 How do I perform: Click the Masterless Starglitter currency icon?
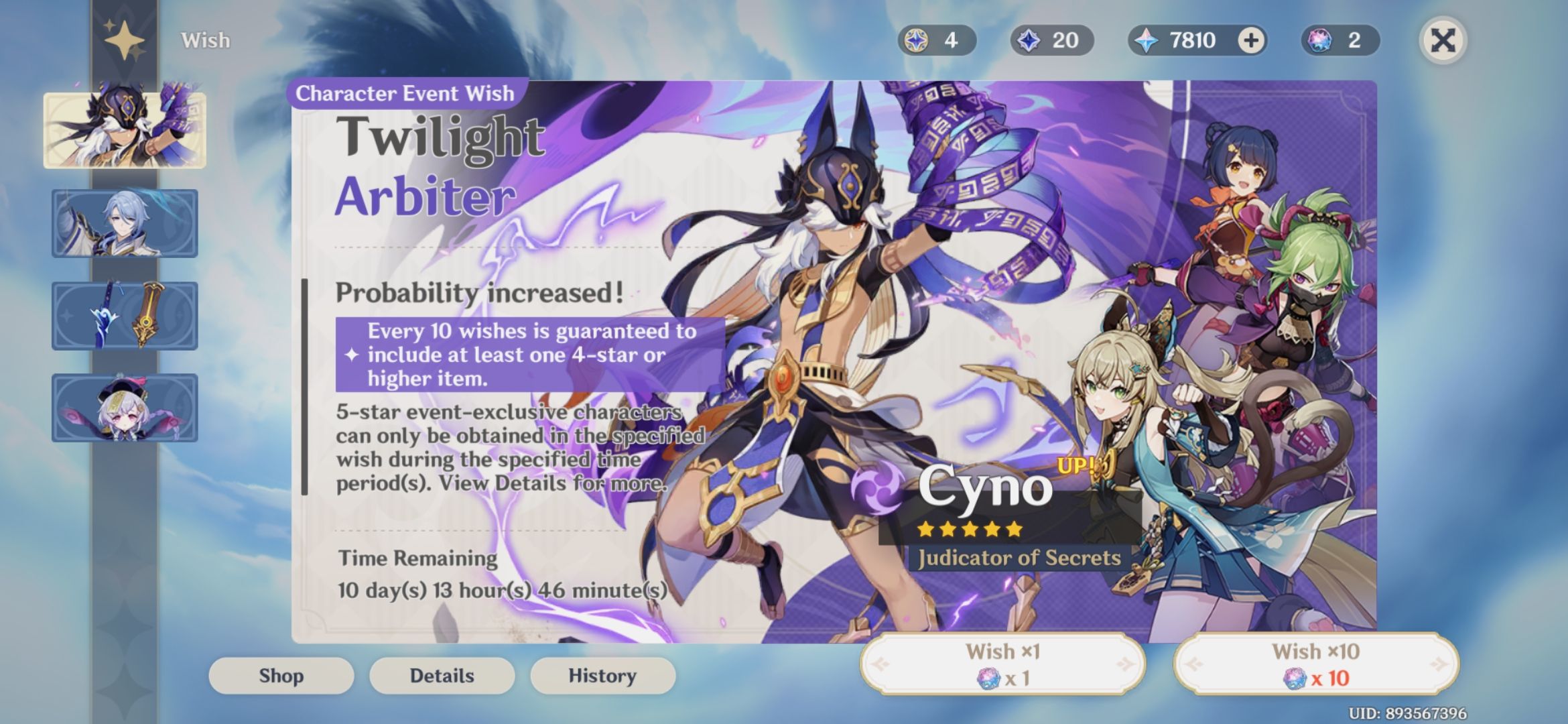(x=915, y=41)
